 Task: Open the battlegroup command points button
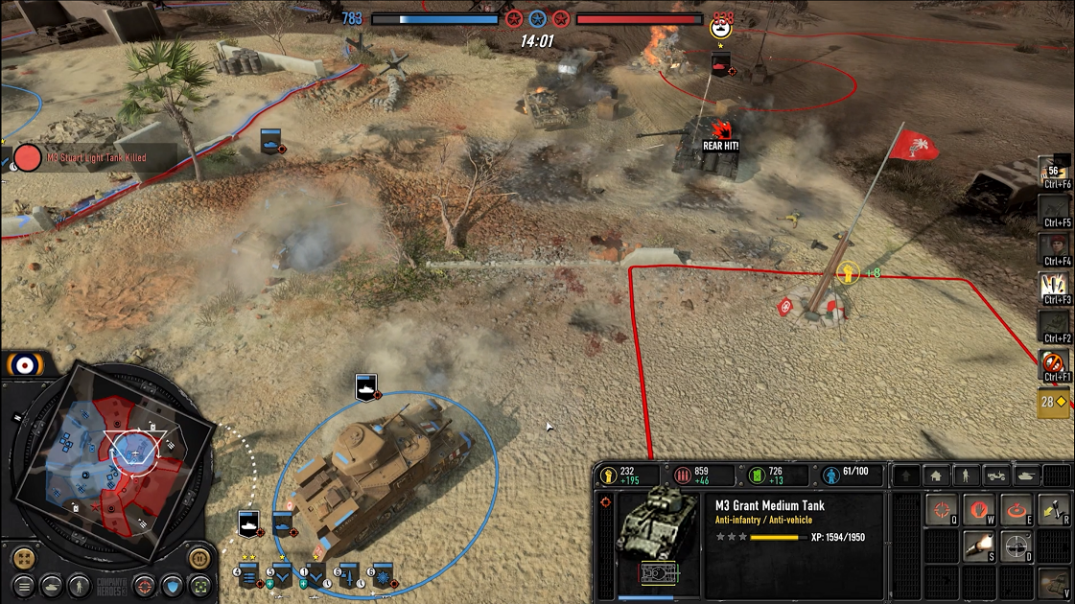(x=1053, y=402)
